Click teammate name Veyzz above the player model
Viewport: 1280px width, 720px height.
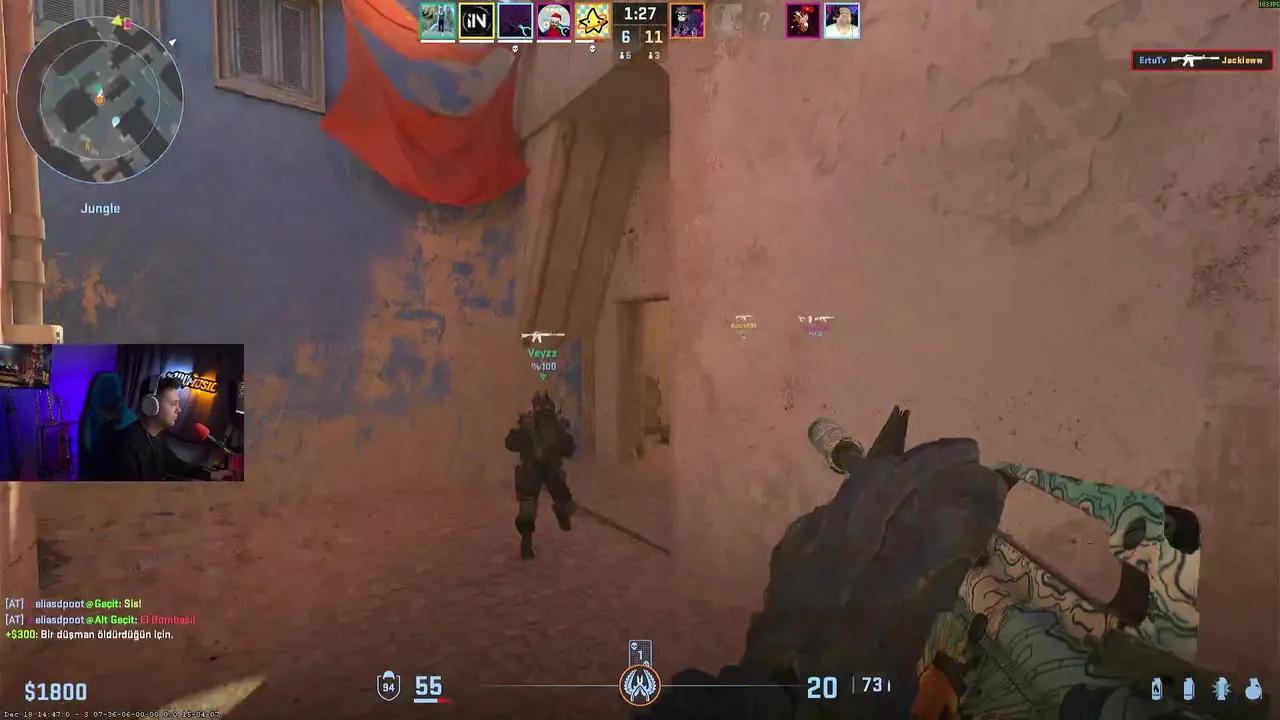543,352
